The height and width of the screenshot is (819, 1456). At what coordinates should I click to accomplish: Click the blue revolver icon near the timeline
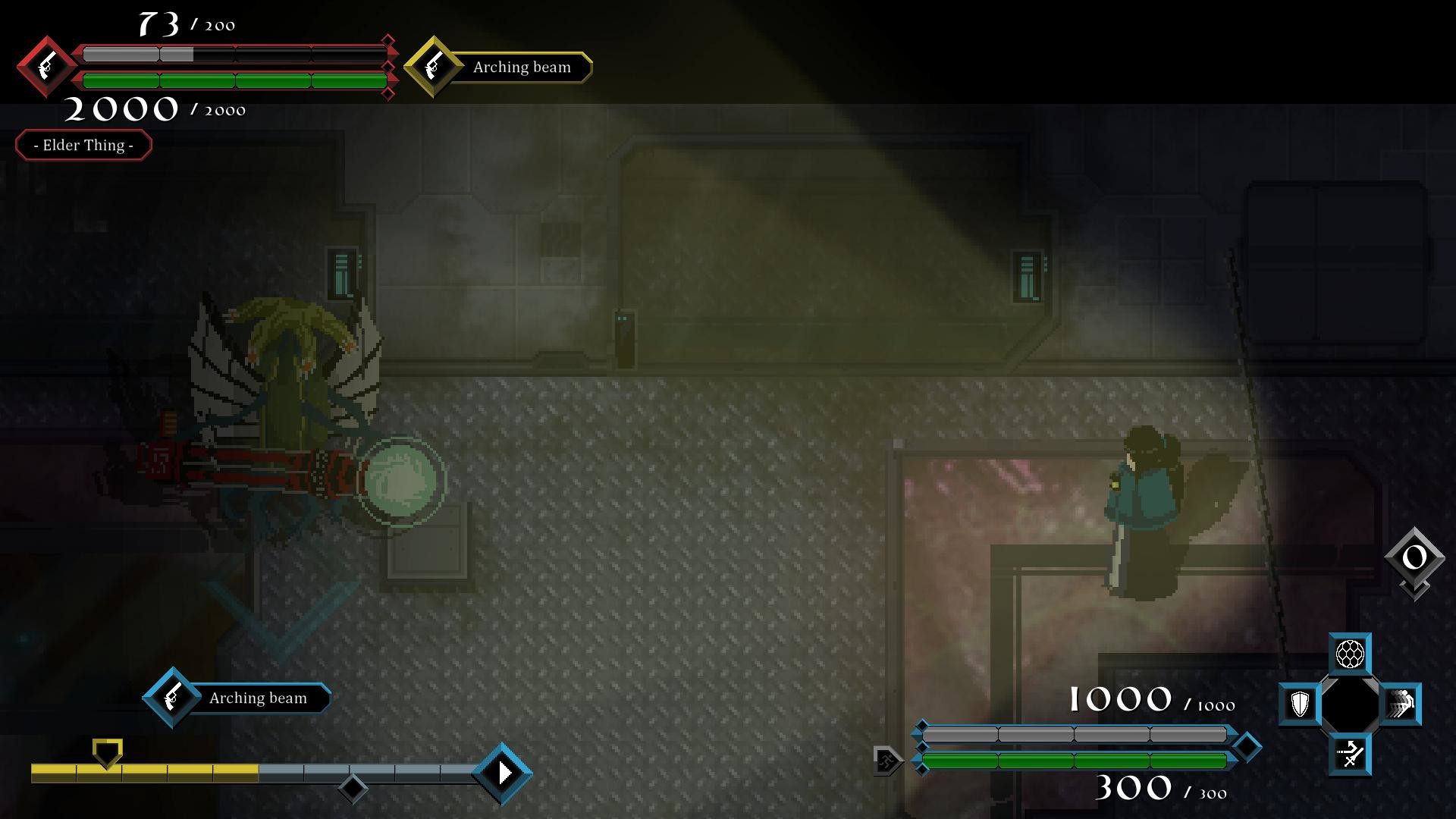tap(171, 698)
